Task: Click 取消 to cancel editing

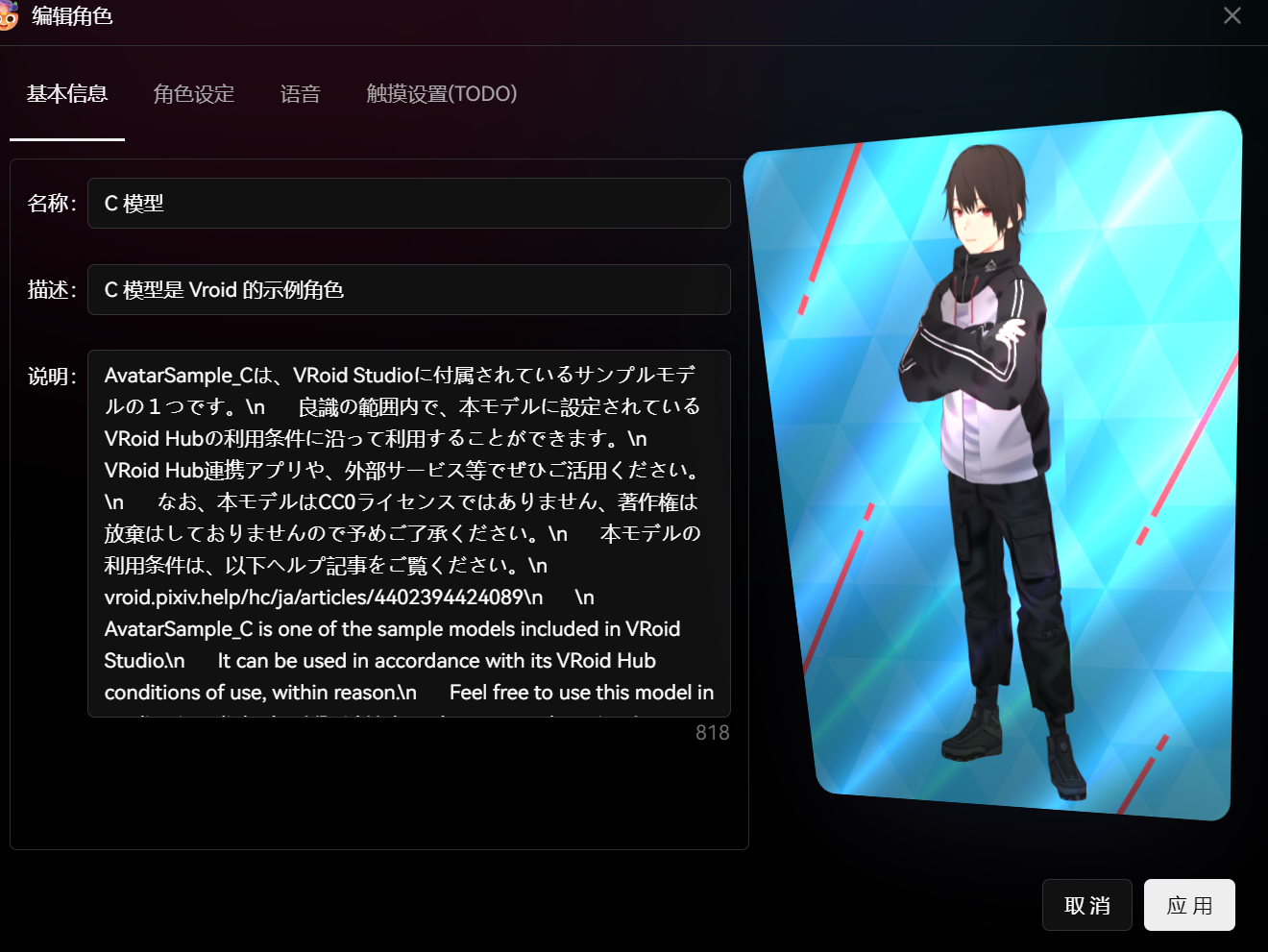Action: point(1086,904)
